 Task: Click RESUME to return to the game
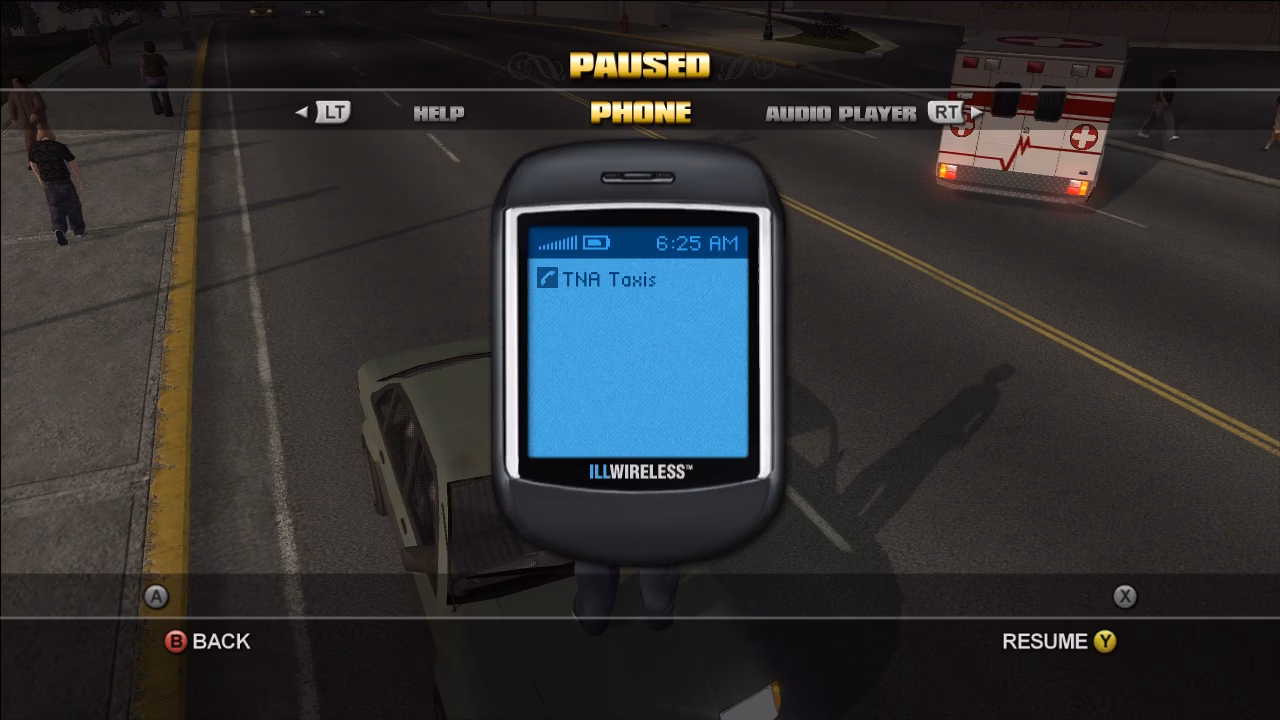[1048, 641]
